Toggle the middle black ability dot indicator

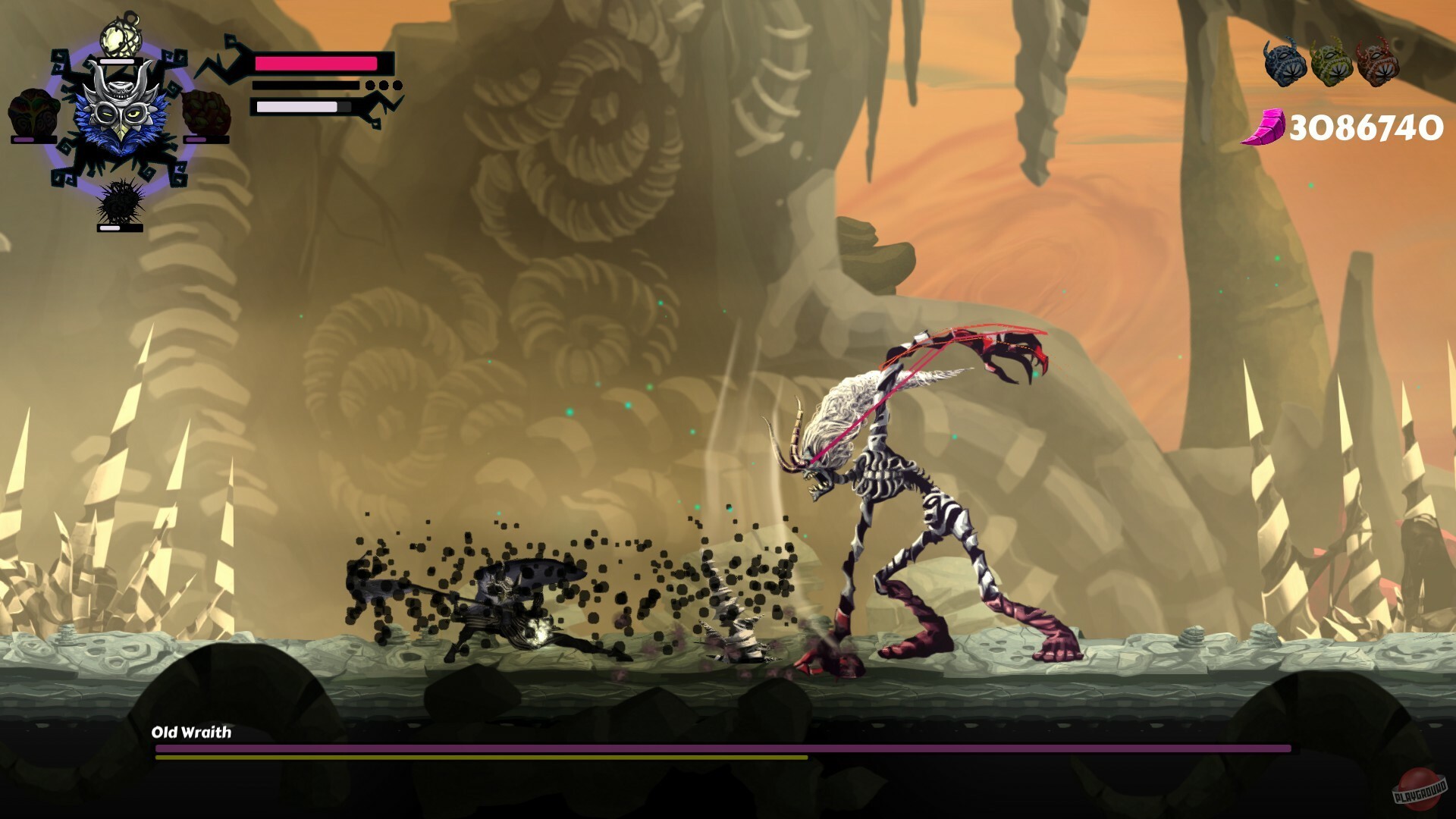tap(383, 86)
